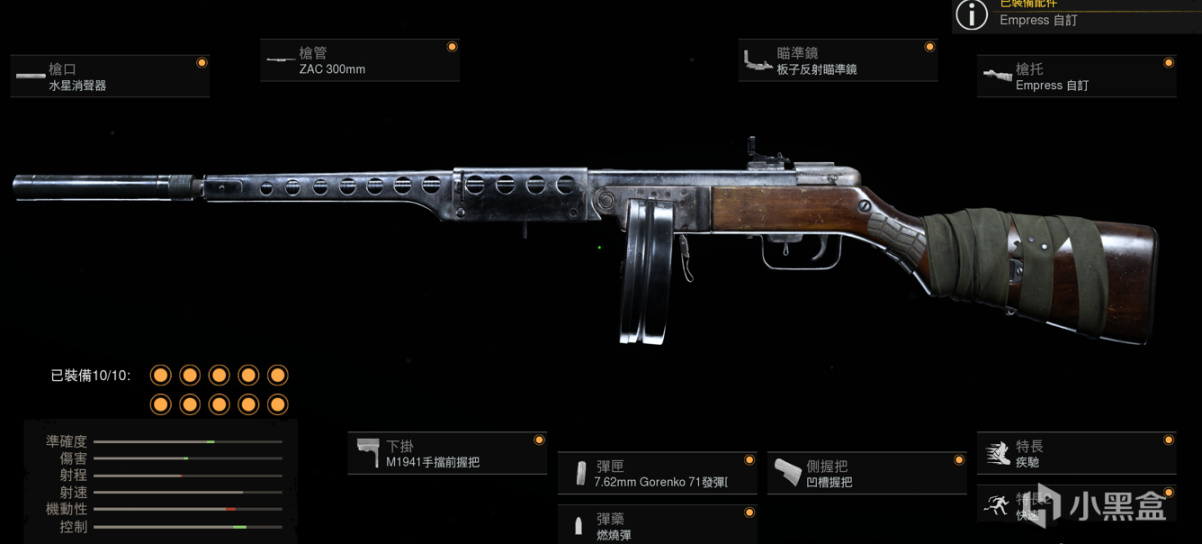The image size is (1202, 544).
Task: Select the 槍管 ZAC 300mm barrel slot
Action: 359,61
